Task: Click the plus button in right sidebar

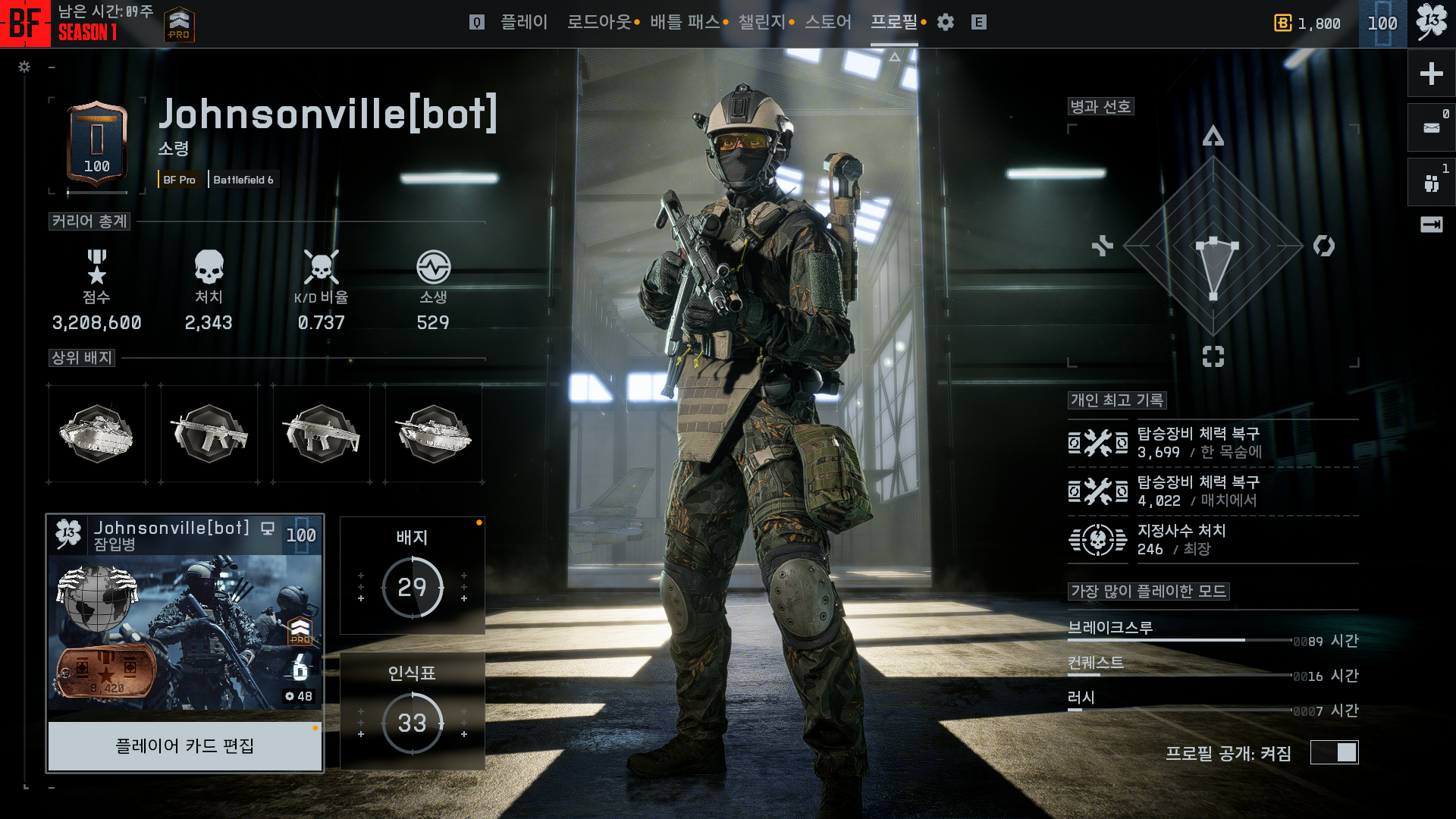Action: [x=1431, y=74]
